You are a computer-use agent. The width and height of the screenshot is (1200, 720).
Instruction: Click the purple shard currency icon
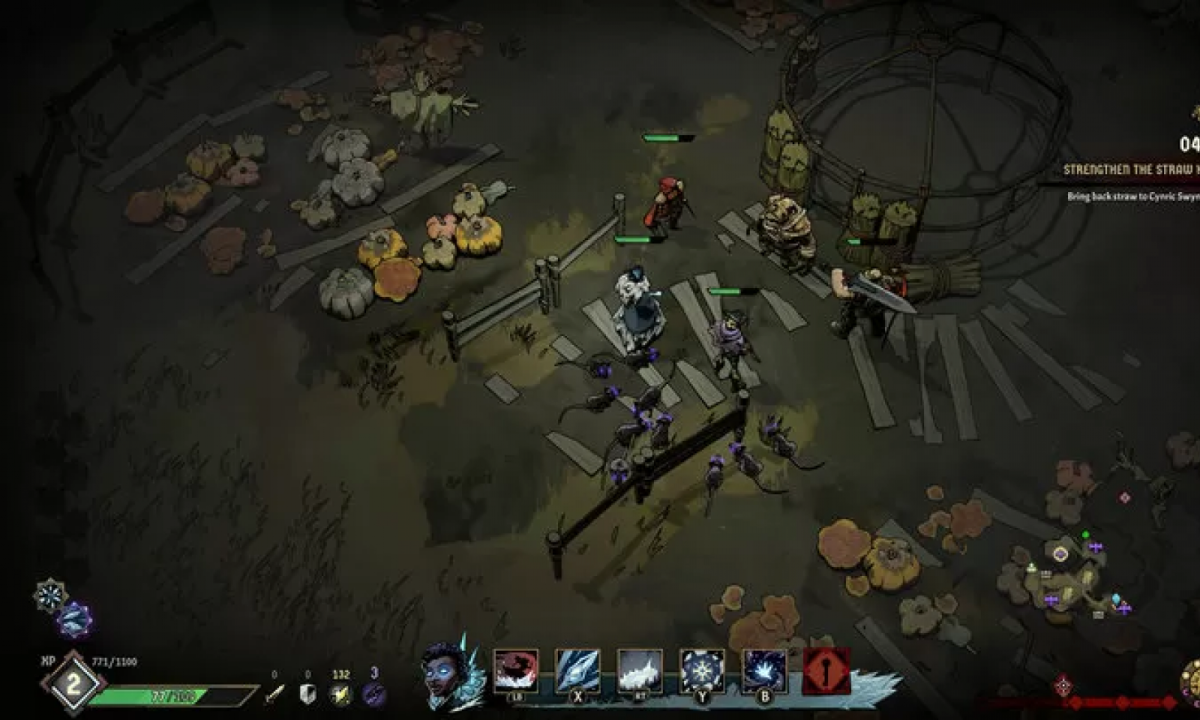point(374,694)
